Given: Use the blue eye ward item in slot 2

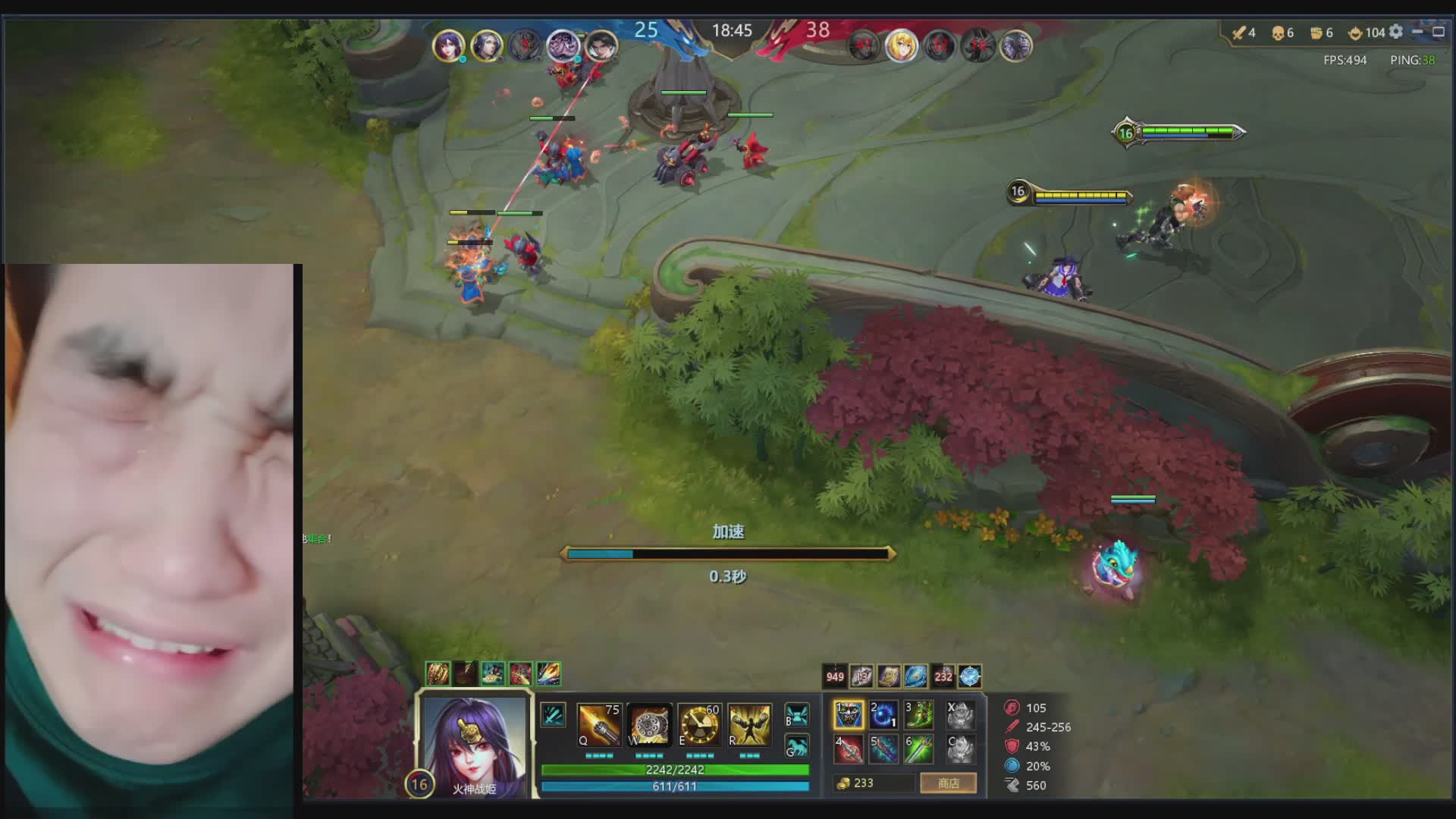Looking at the screenshot, I should (x=883, y=715).
